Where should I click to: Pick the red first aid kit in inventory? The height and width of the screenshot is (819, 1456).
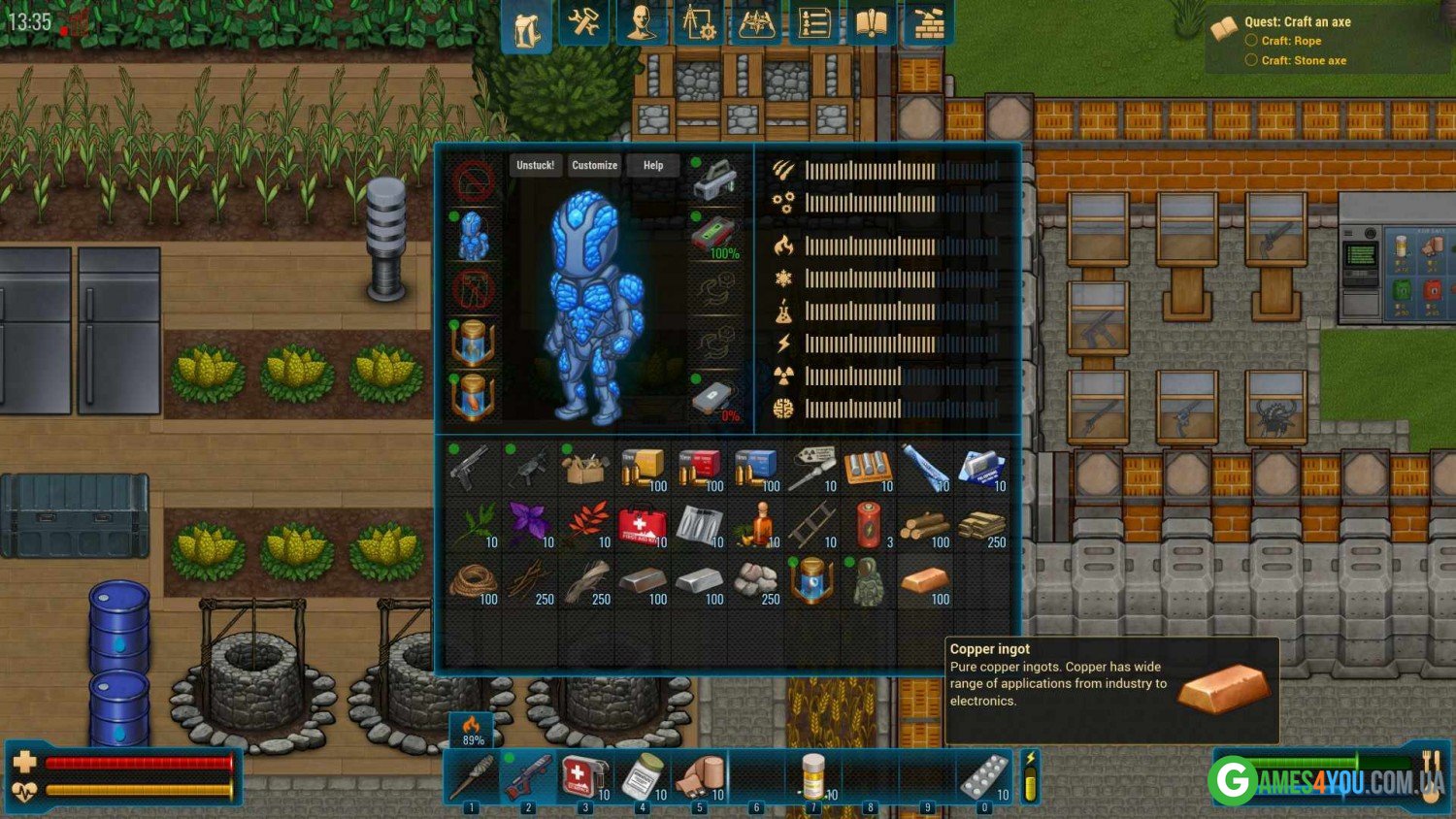(x=641, y=526)
